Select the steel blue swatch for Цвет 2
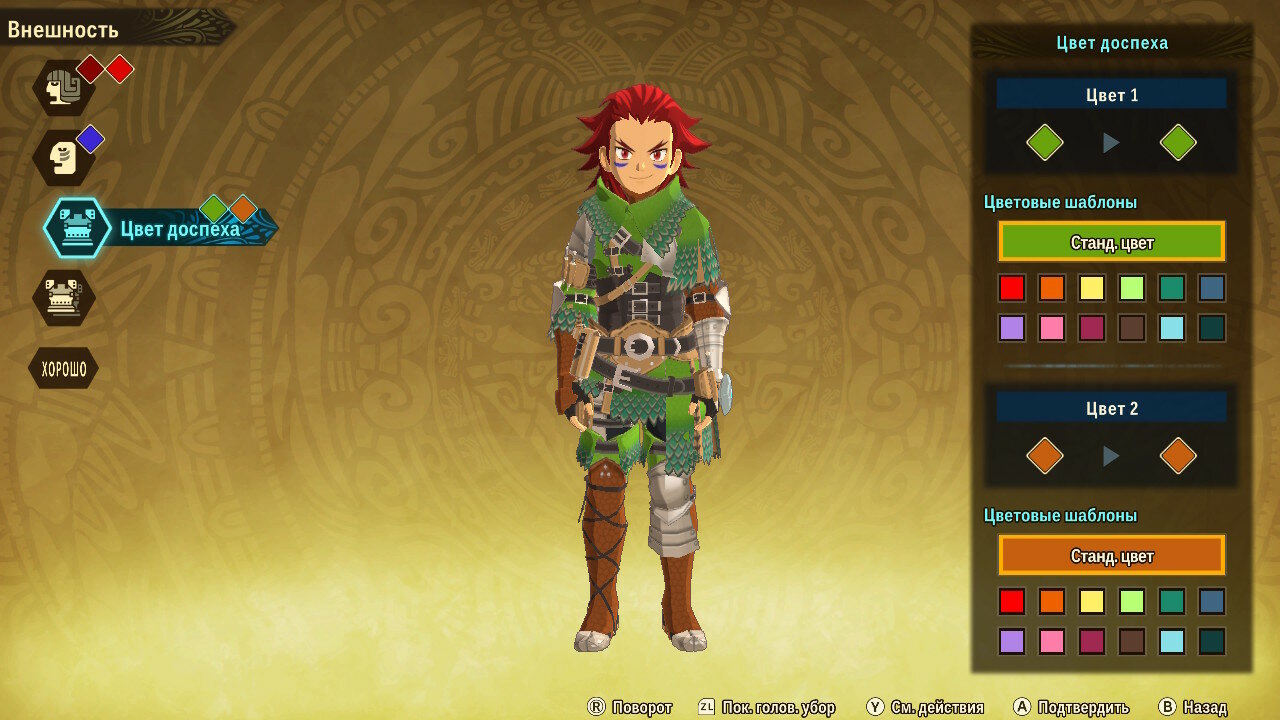The width and height of the screenshot is (1280, 720). (1212, 601)
